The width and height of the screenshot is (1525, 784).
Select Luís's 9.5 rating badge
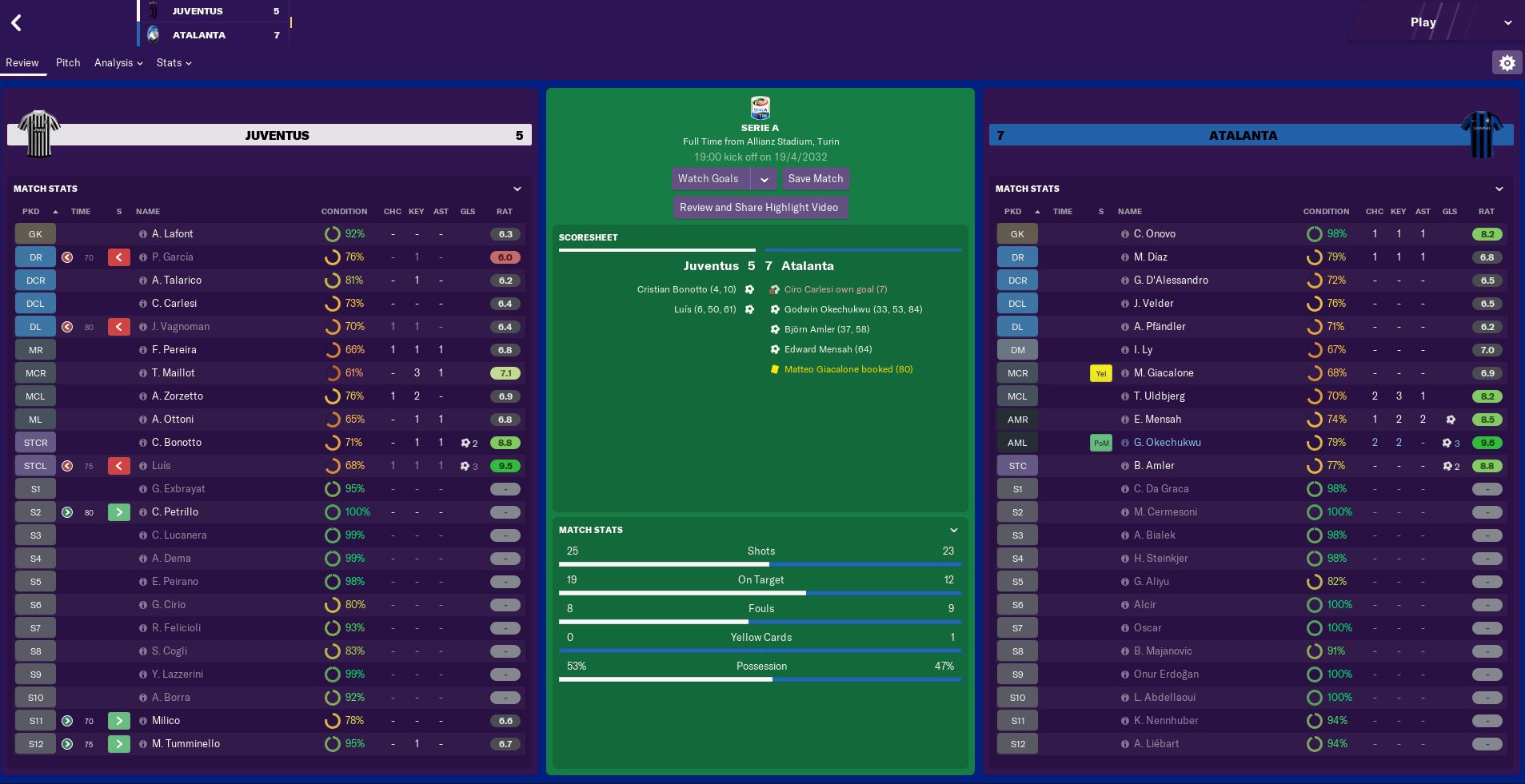pyautogui.click(x=505, y=465)
